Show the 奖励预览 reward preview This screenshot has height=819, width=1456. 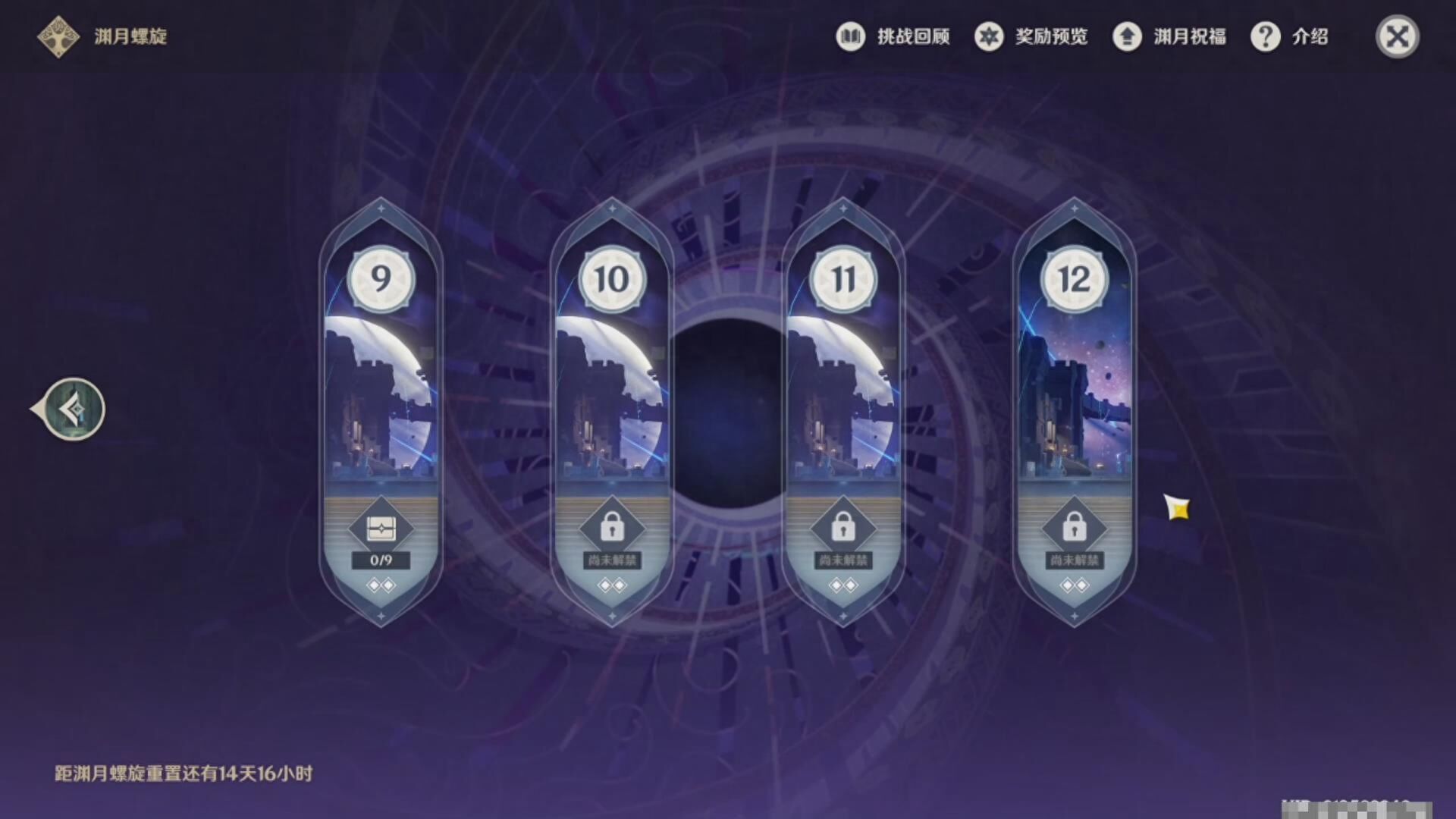pos(1031,36)
